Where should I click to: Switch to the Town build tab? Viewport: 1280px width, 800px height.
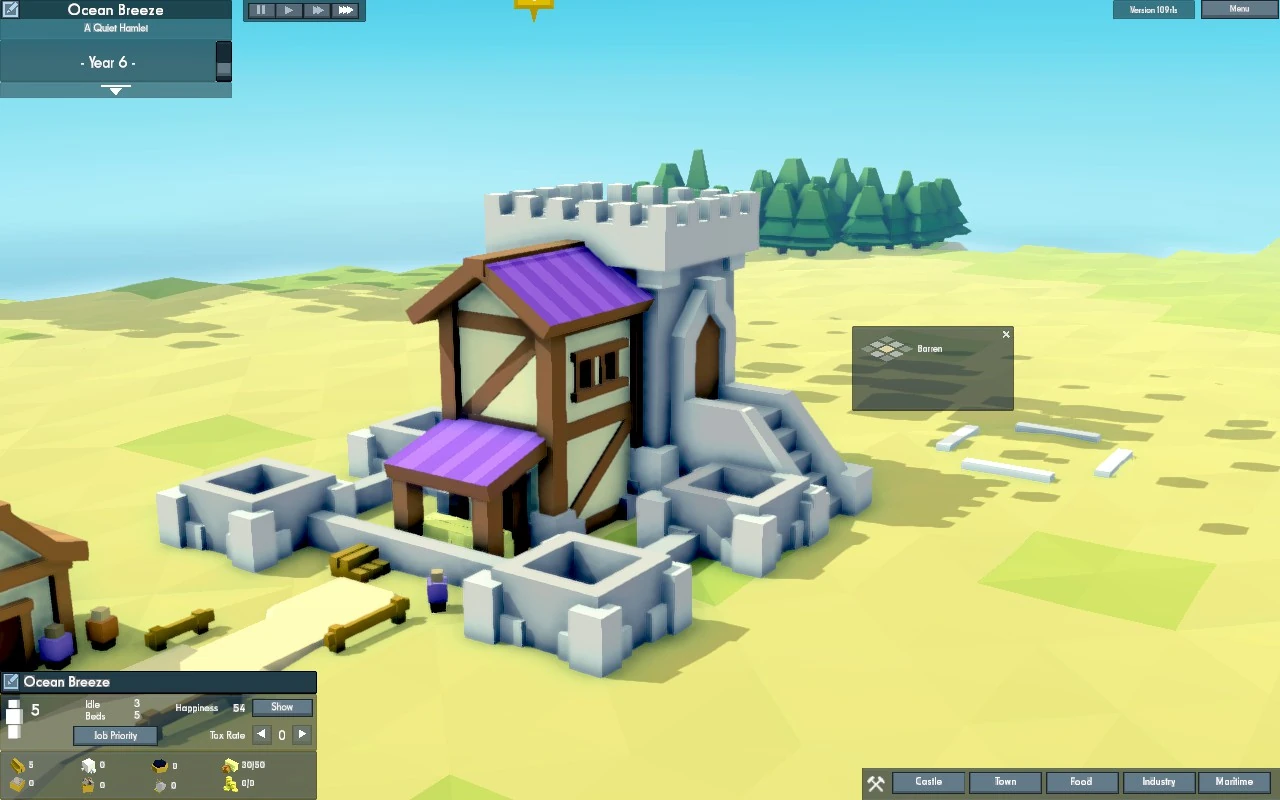1005,782
